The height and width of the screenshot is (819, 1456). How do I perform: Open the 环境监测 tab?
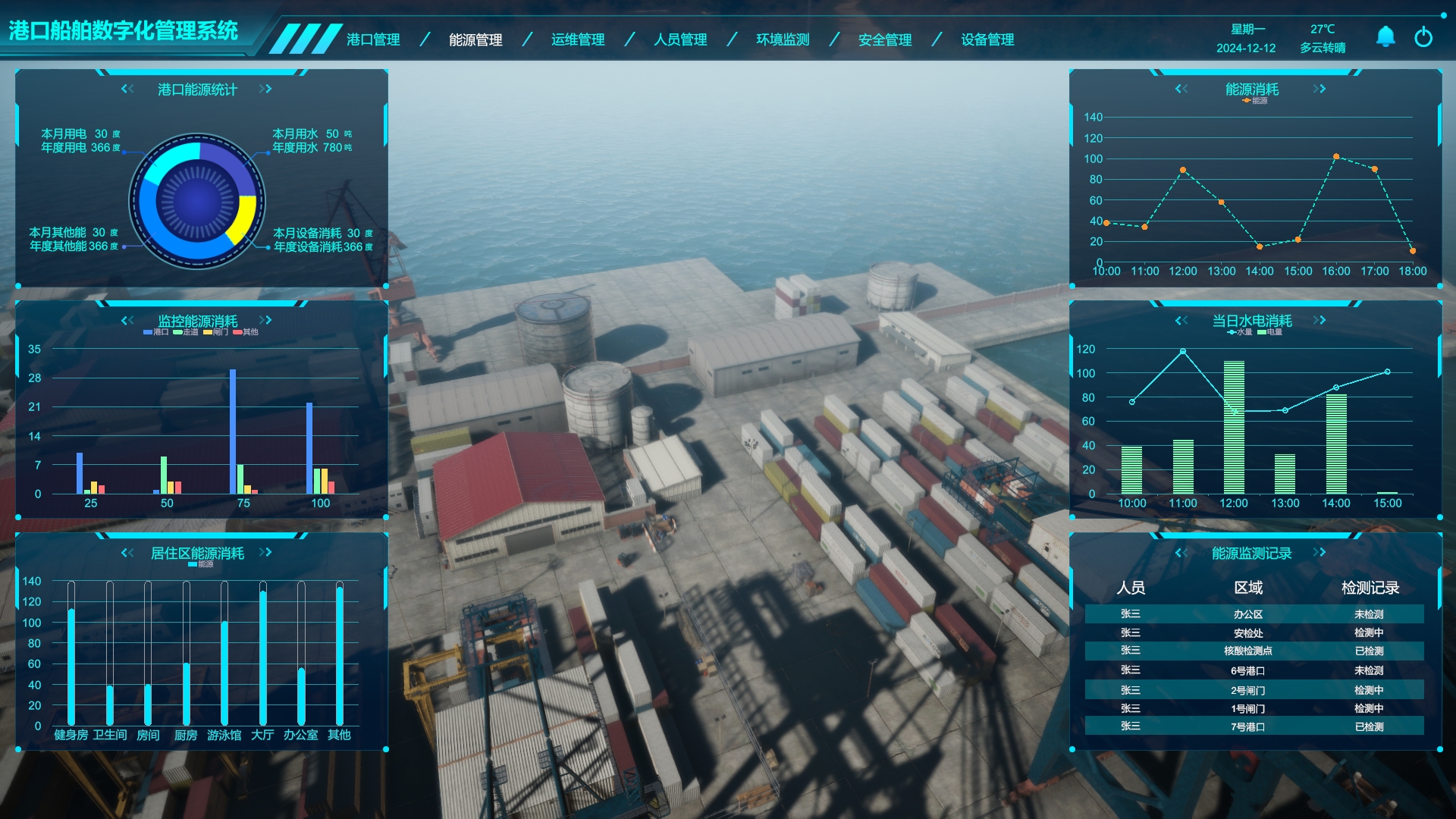pyautogui.click(x=783, y=39)
